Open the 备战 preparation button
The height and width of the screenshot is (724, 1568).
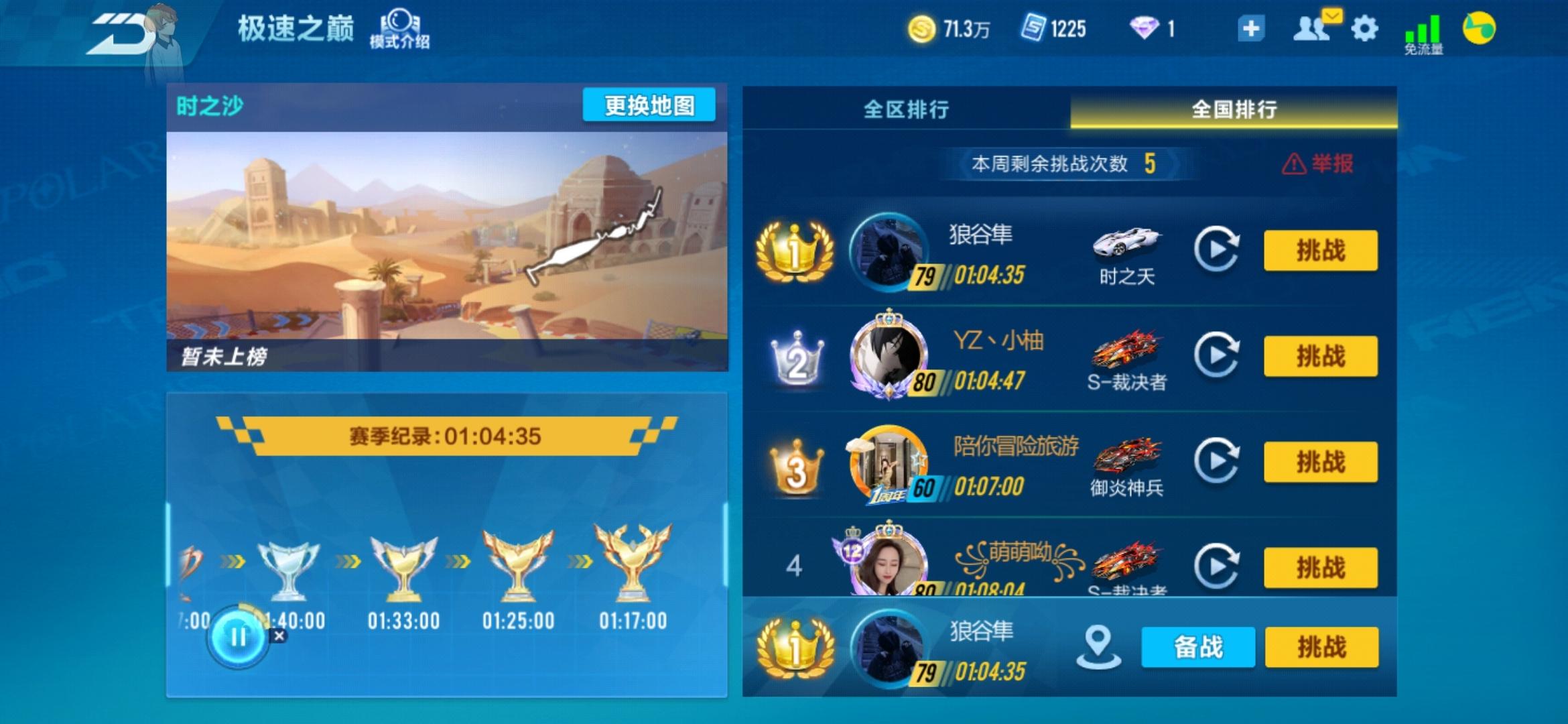[1198, 648]
